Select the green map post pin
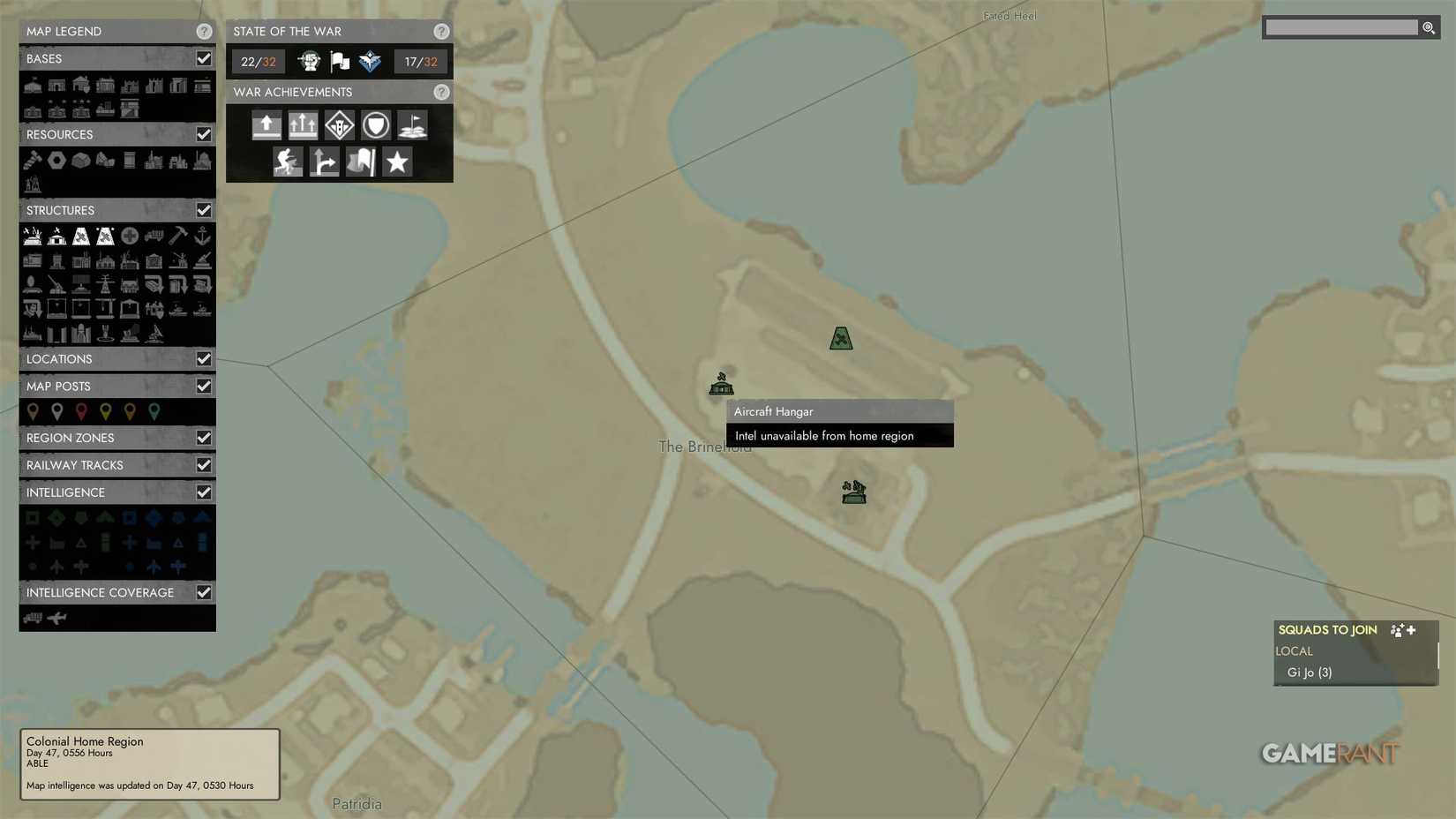 tap(154, 411)
